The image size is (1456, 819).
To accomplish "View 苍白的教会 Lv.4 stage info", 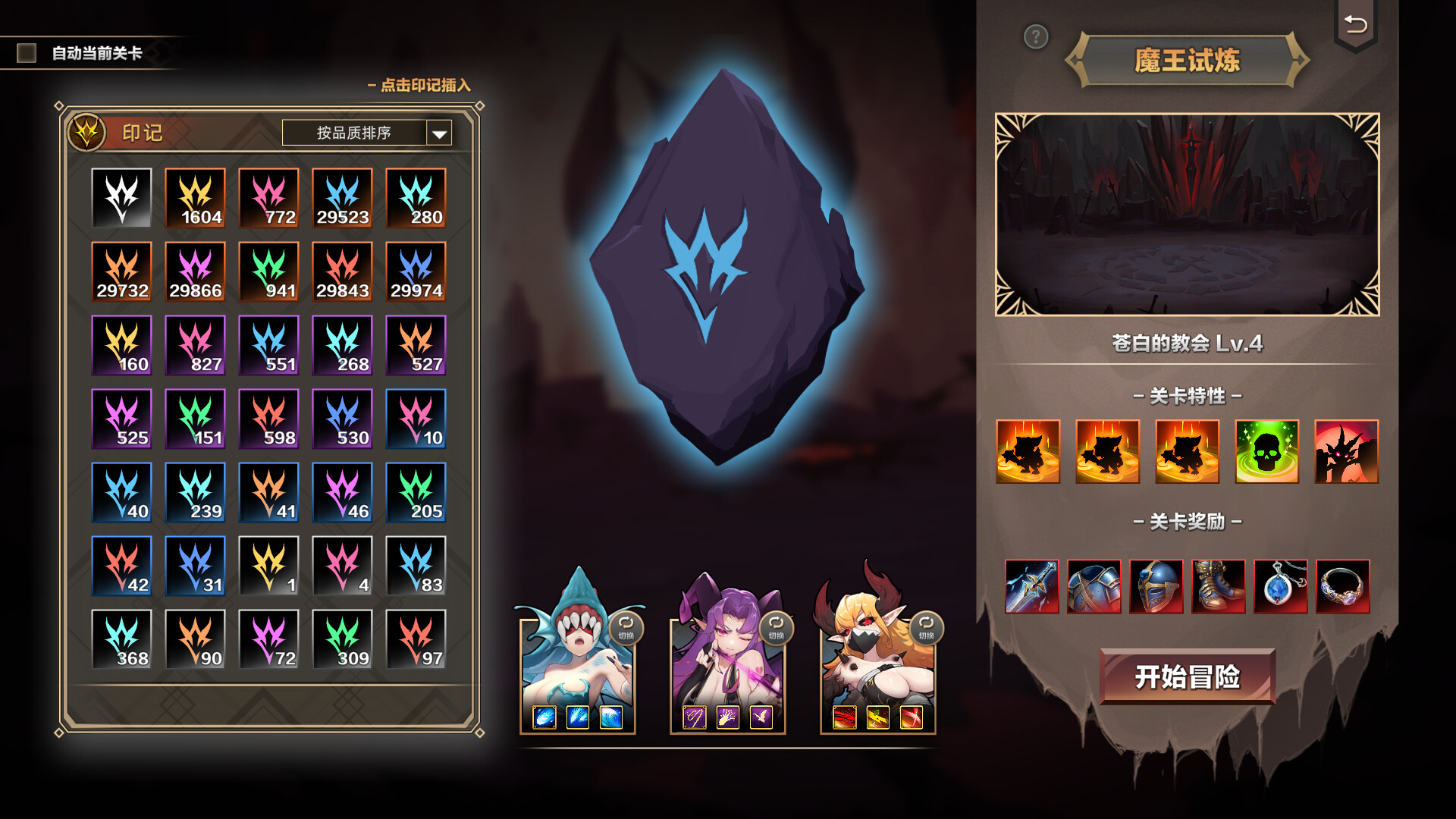I will pos(1187,341).
